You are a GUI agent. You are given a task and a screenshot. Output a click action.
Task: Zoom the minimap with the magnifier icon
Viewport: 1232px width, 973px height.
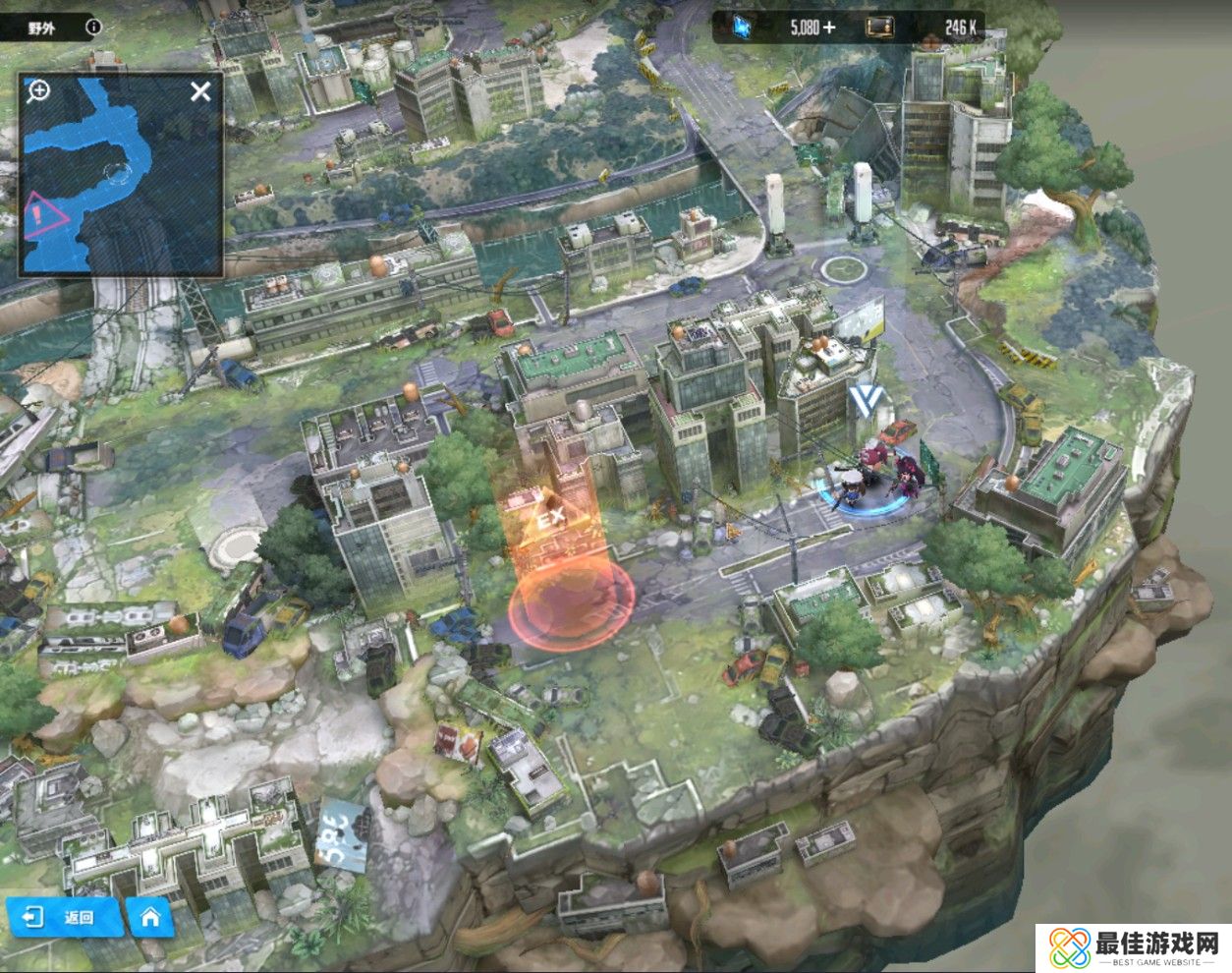(x=38, y=92)
